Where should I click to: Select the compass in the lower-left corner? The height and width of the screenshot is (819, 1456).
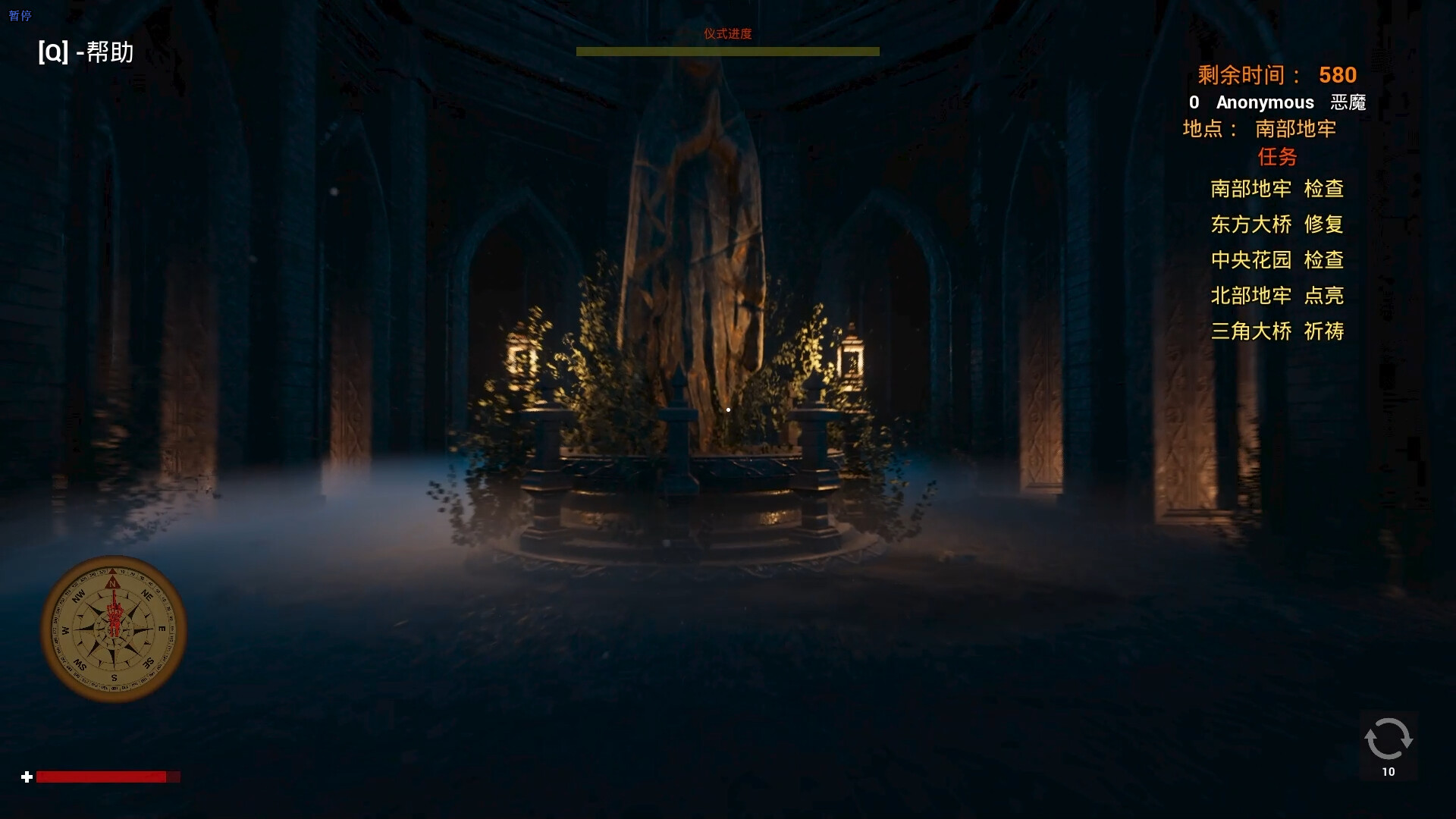pyautogui.click(x=112, y=629)
